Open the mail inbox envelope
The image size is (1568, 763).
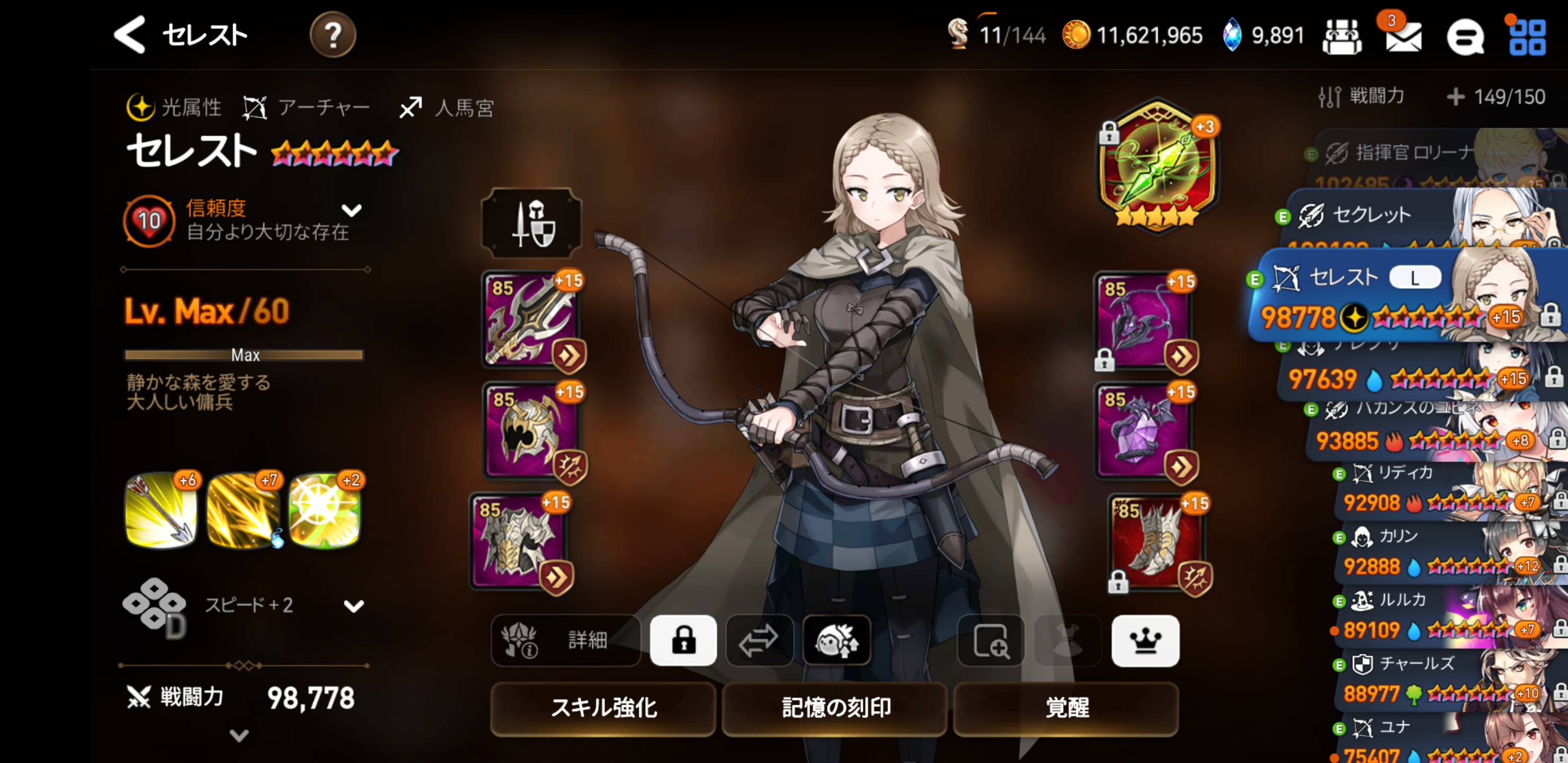(x=1402, y=38)
